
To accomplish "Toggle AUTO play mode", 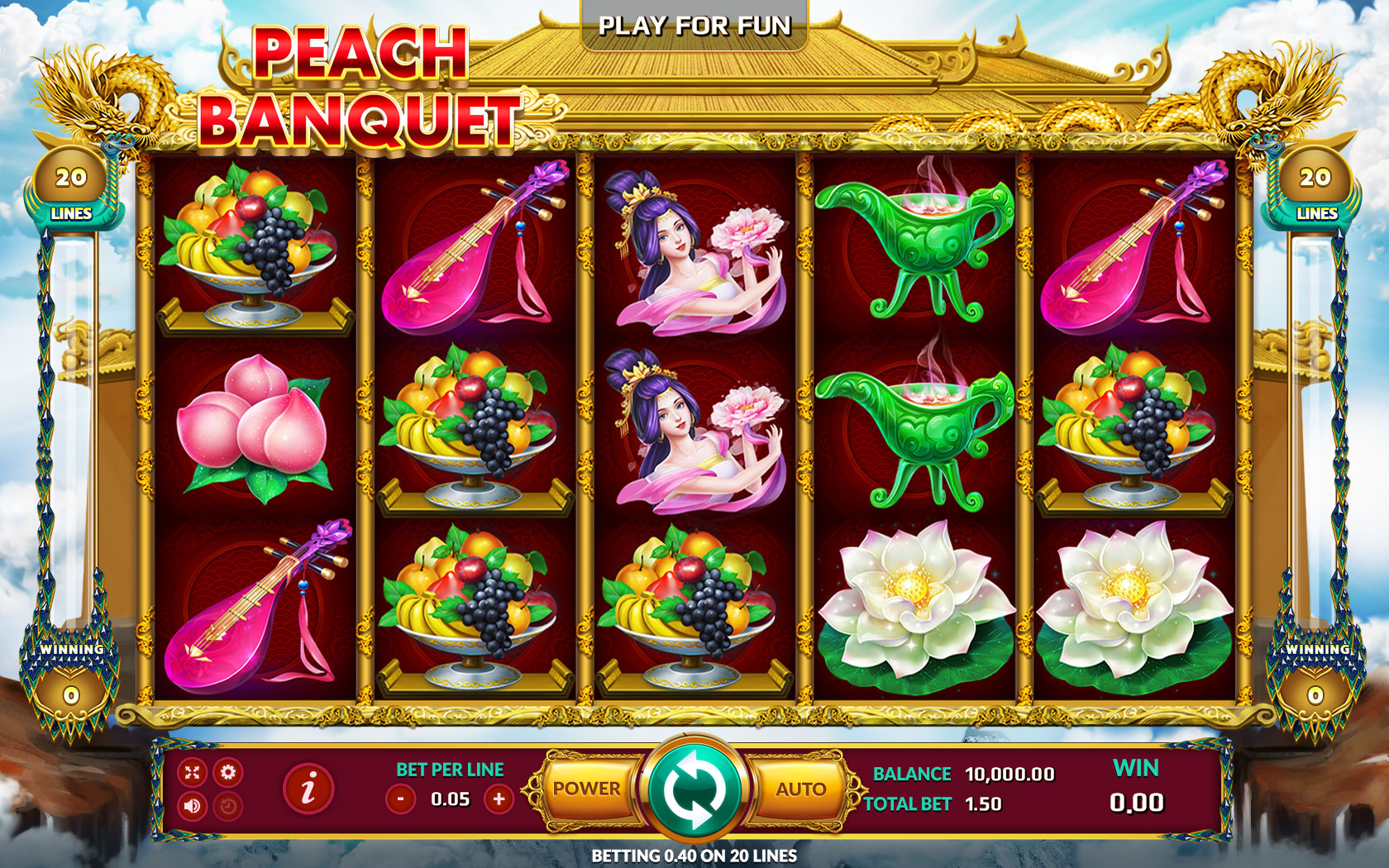I will tap(799, 789).
